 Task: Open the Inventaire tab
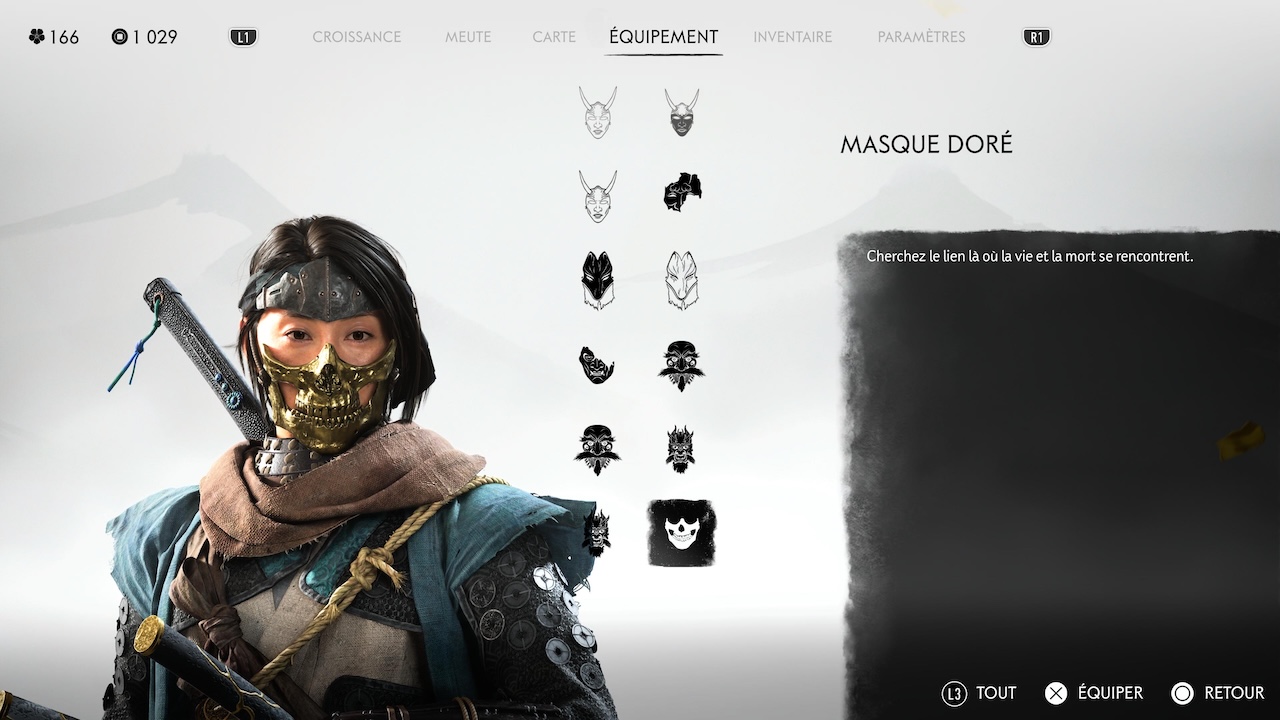pyautogui.click(x=792, y=37)
